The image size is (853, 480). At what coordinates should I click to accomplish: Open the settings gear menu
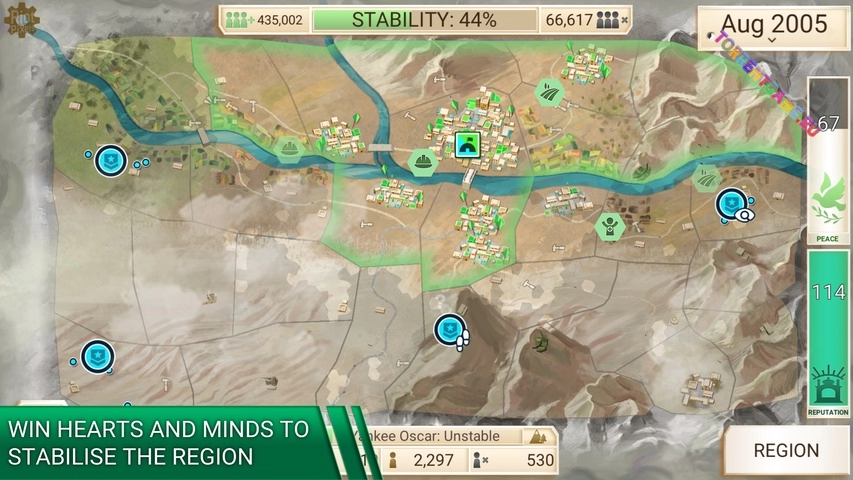pyautogui.click(x=20, y=19)
